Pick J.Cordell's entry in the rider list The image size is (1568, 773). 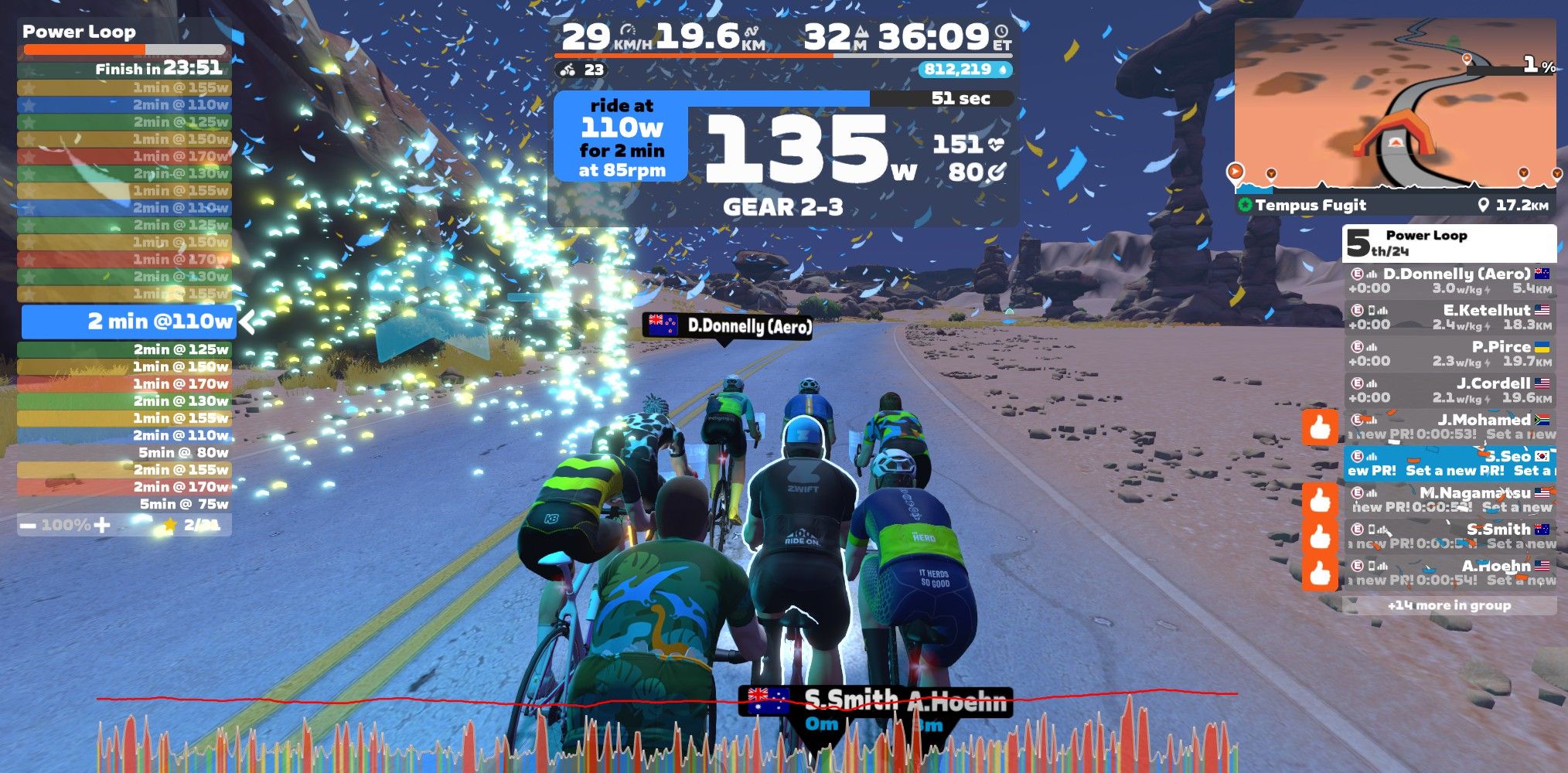point(1449,390)
